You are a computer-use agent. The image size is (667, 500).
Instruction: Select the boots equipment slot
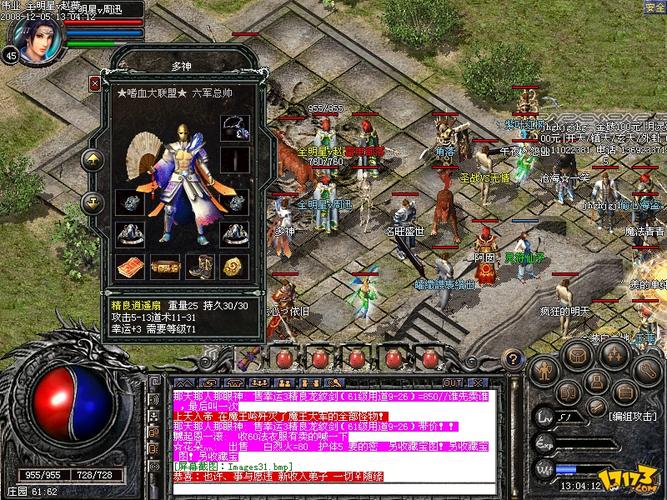pyautogui.click(x=200, y=267)
